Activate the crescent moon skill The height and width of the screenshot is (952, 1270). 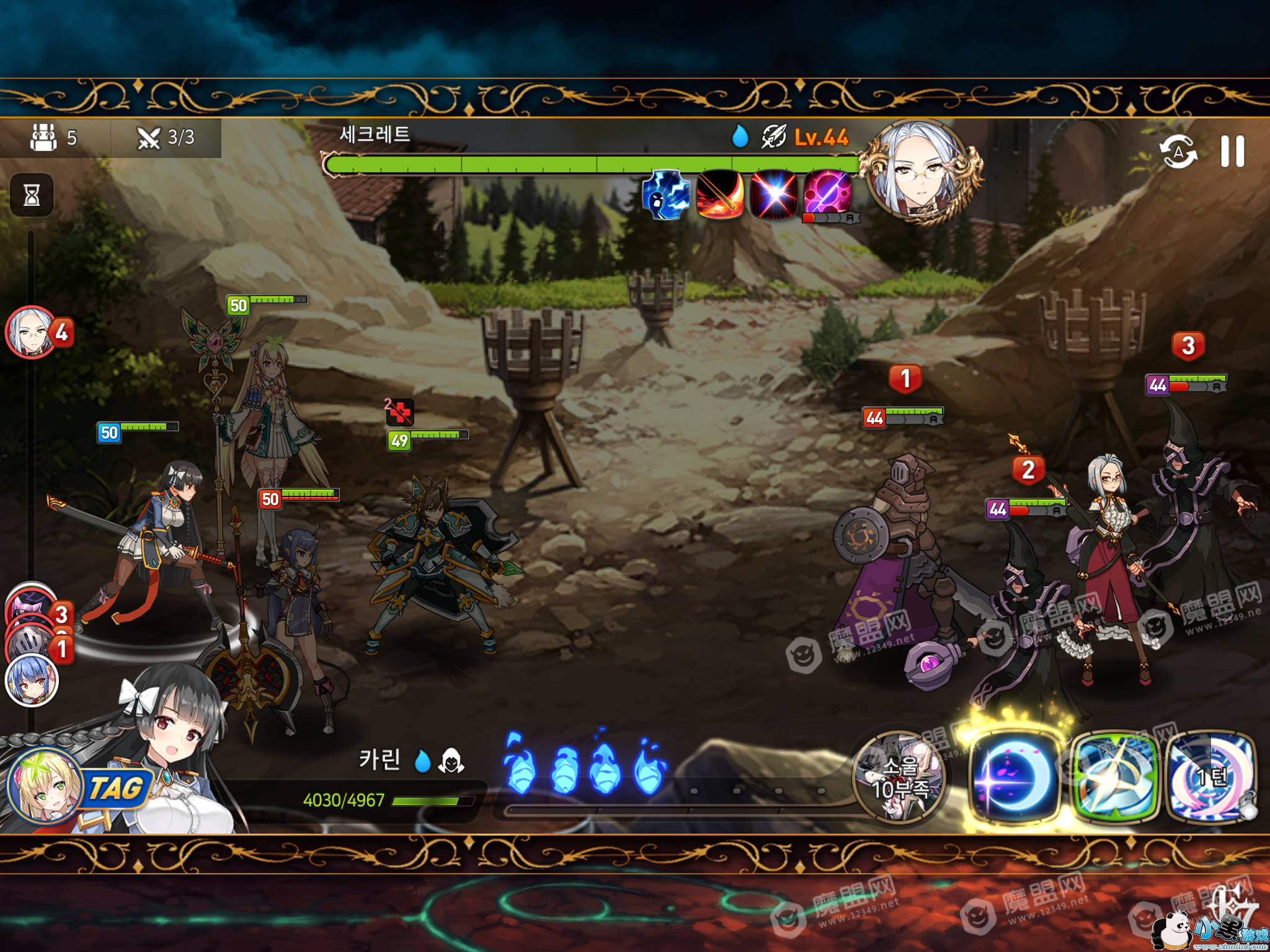[x=1014, y=777]
